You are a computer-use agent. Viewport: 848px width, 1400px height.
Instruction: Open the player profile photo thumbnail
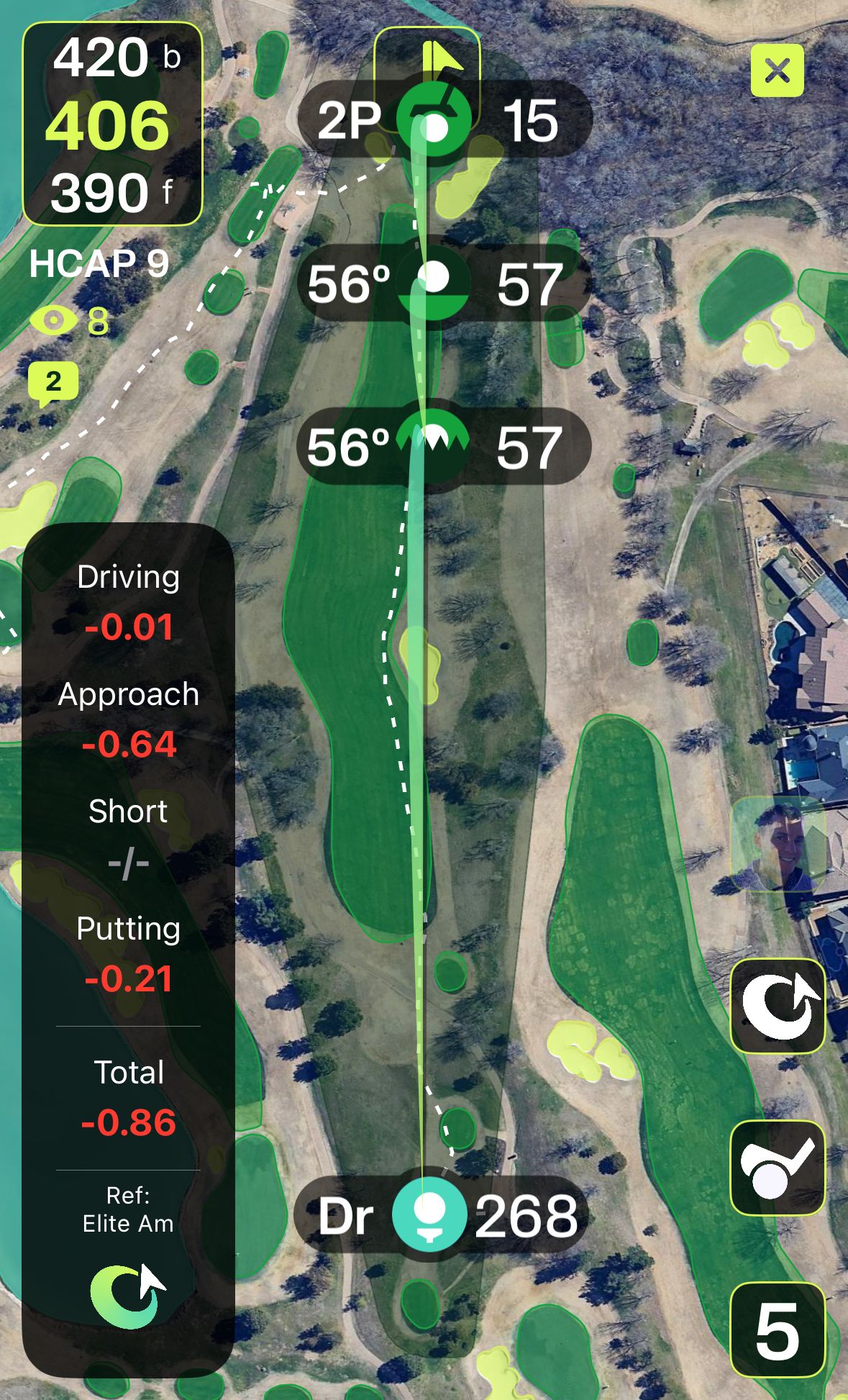pyautogui.click(x=777, y=843)
